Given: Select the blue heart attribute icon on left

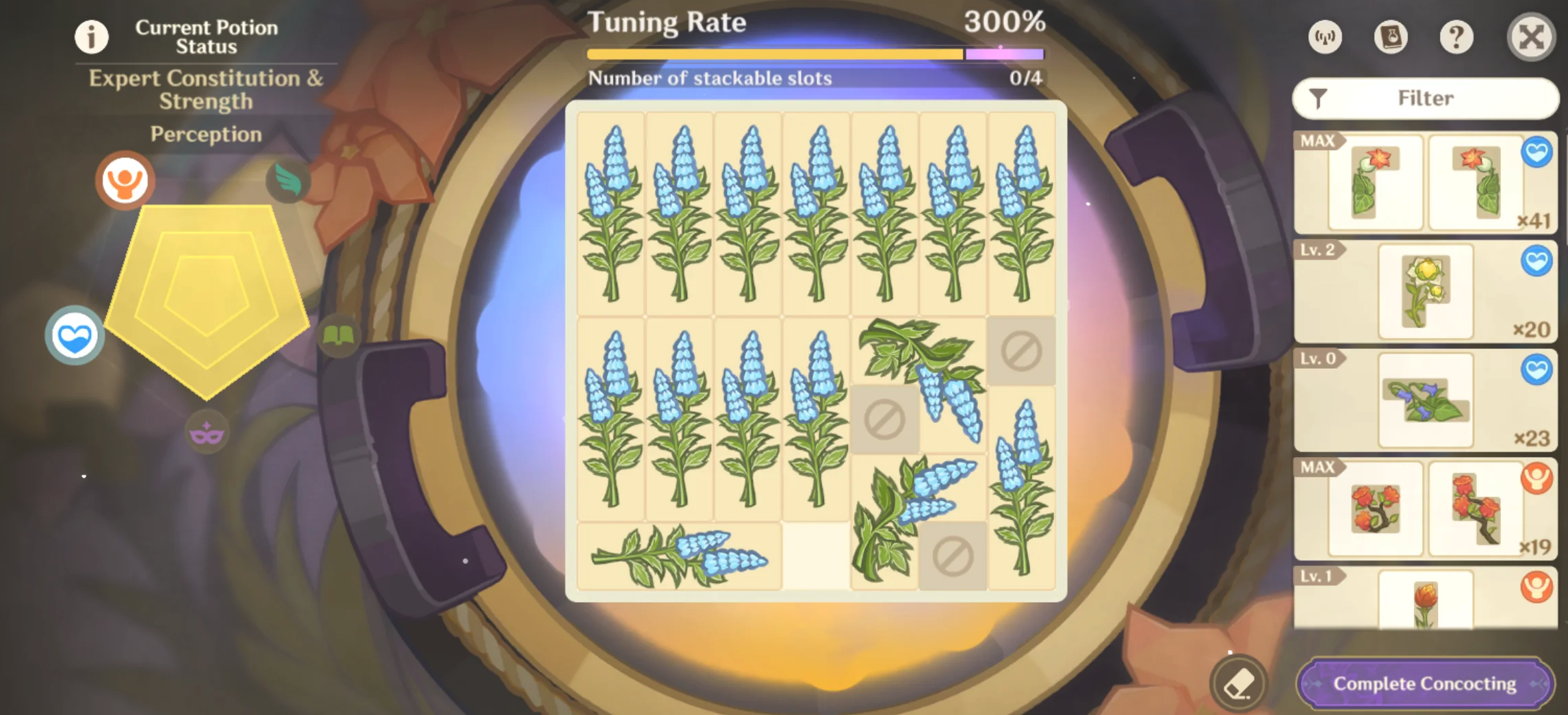Looking at the screenshot, I should click(74, 335).
